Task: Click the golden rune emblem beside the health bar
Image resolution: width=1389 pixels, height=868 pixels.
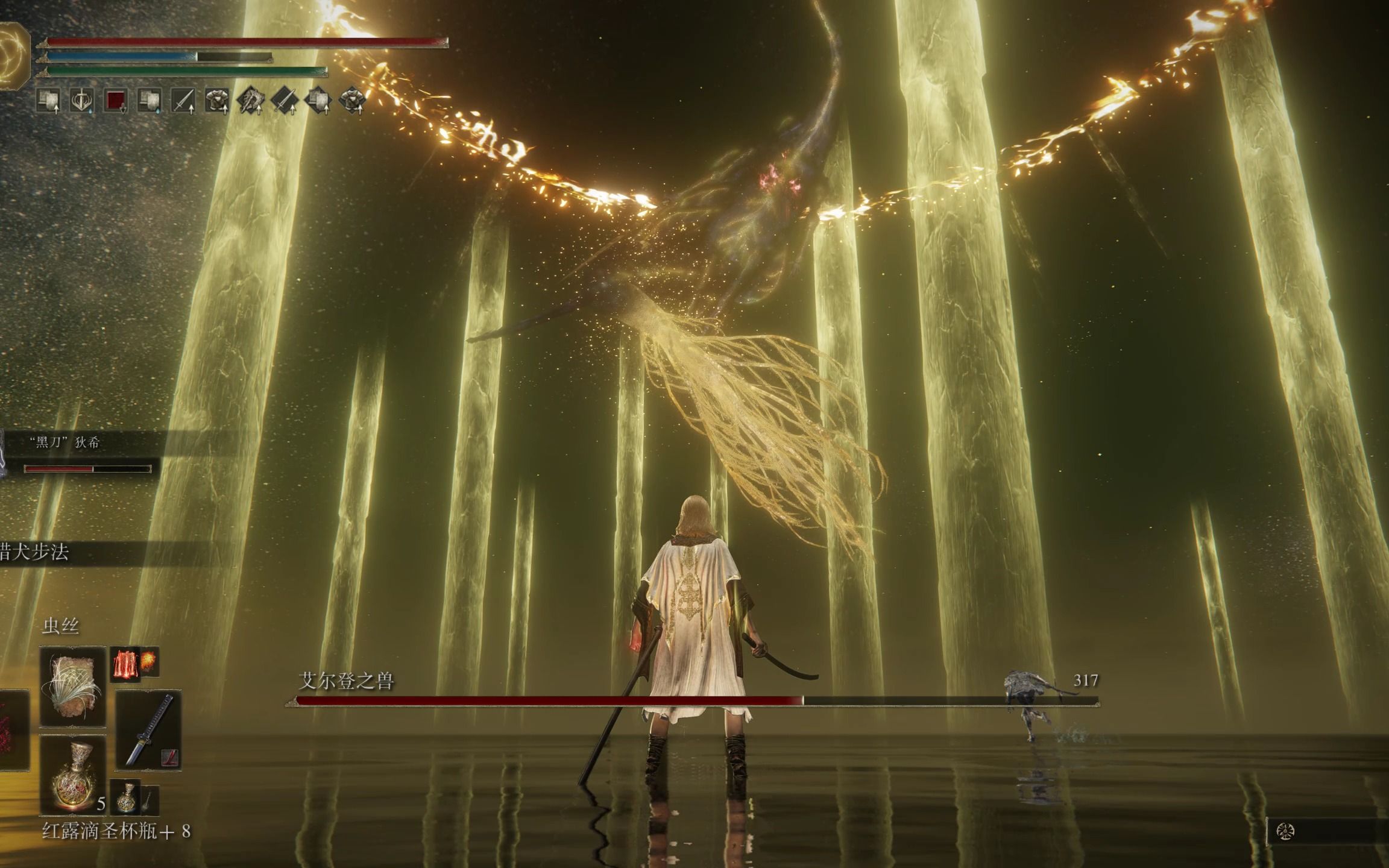Action: point(14,55)
